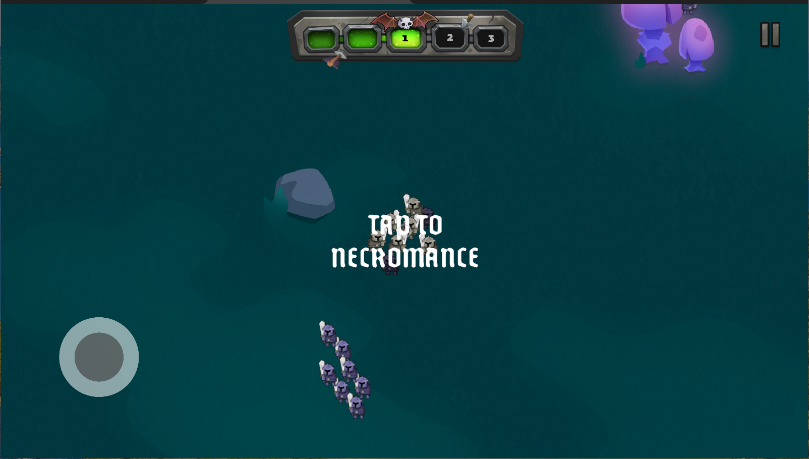This screenshot has width=809, height=459.
Task: Pause the game
Action: (769, 35)
